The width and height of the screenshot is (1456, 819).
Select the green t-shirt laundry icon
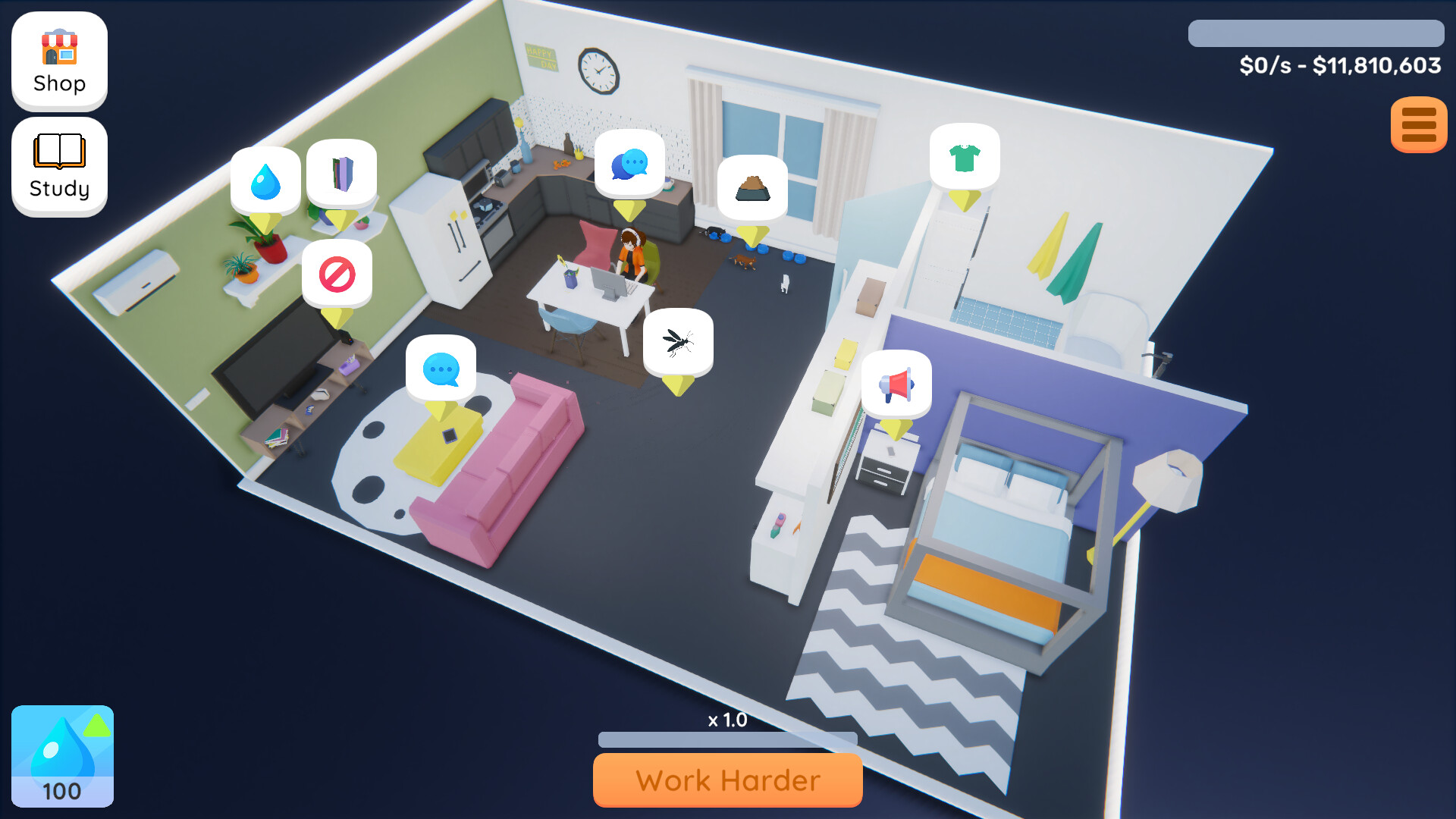tap(964, 157)
